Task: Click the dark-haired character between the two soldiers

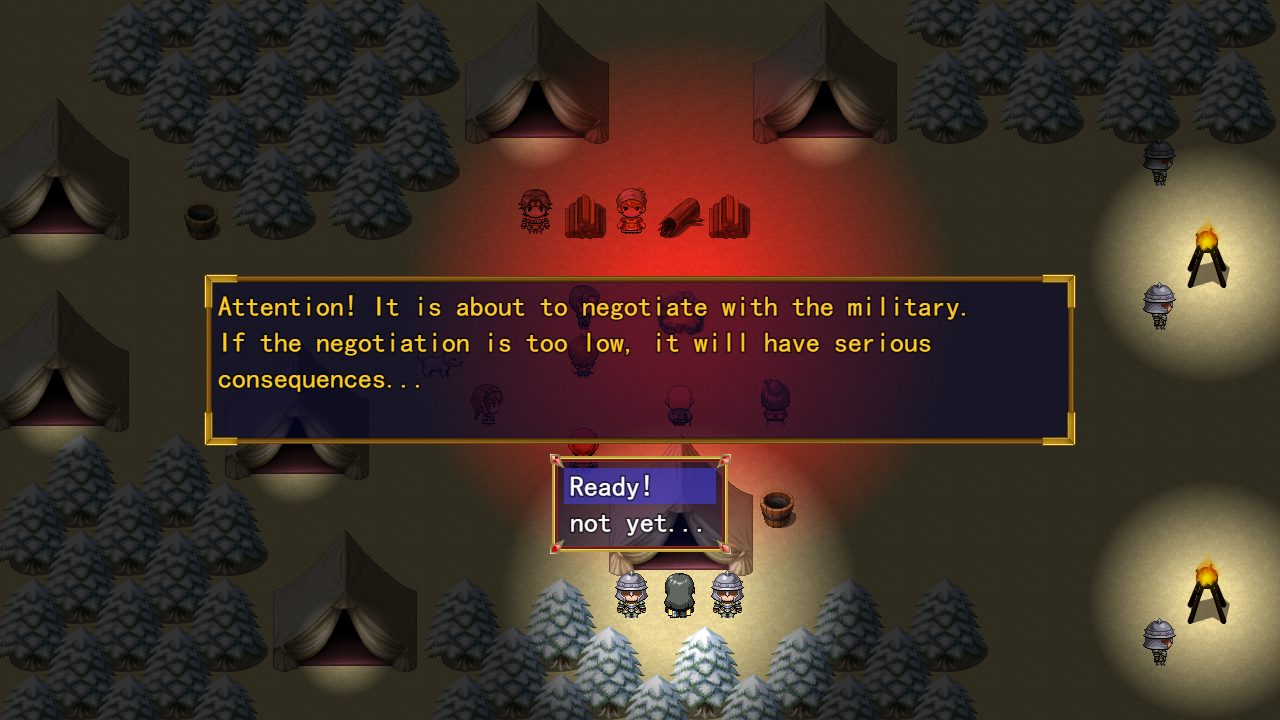Action: click(x=678, y=595)
